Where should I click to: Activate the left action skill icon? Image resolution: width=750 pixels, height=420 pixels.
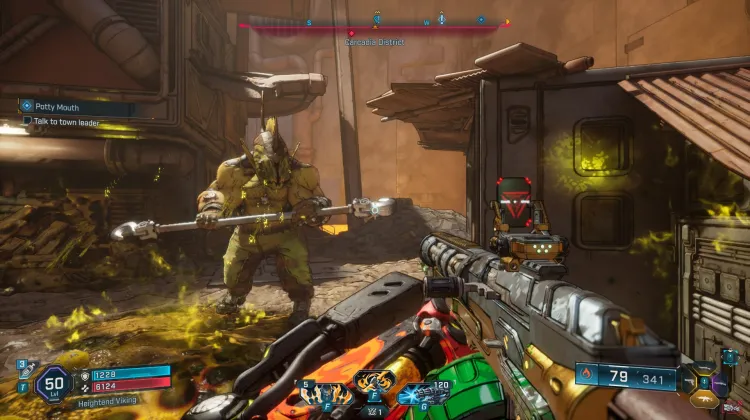pos(324,392)
